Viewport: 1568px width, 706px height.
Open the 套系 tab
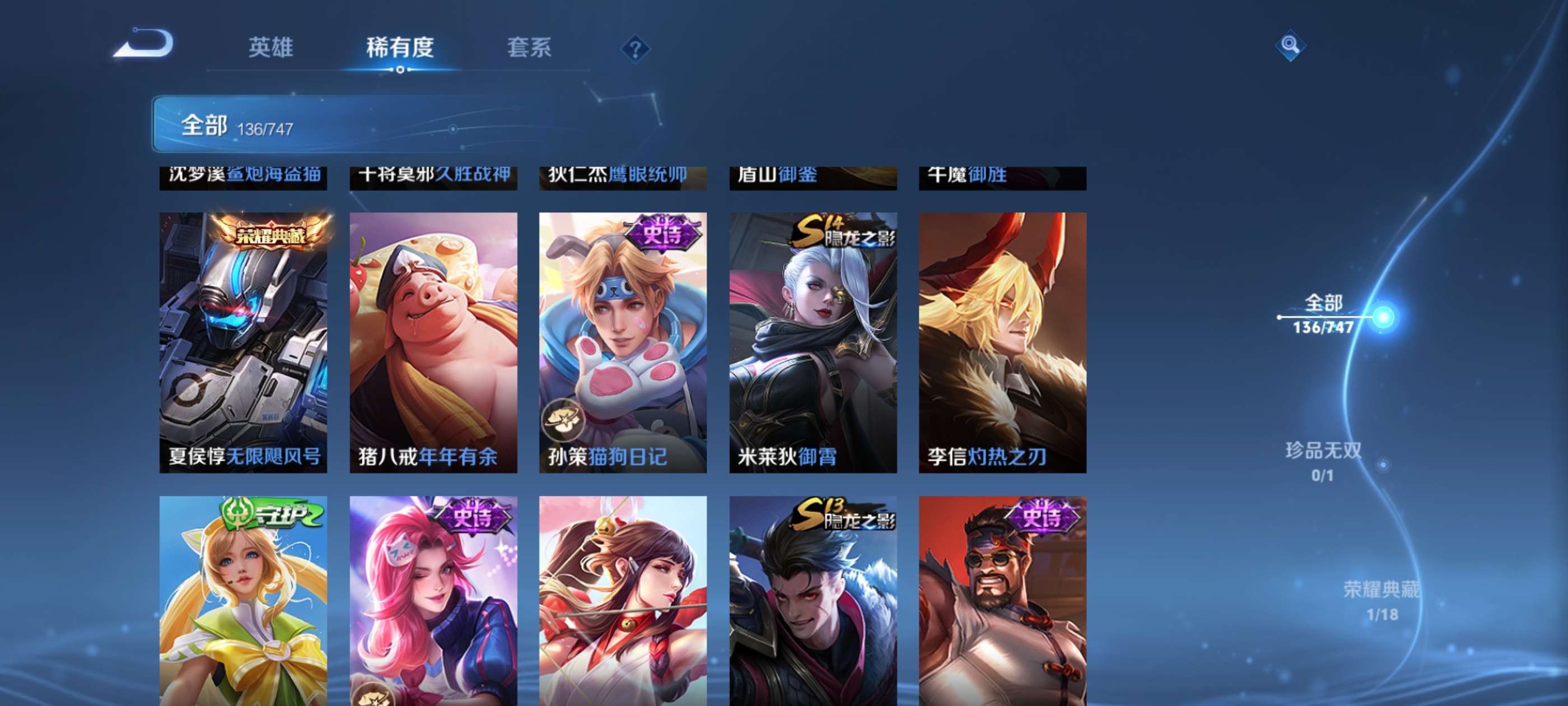click(531, 49)
